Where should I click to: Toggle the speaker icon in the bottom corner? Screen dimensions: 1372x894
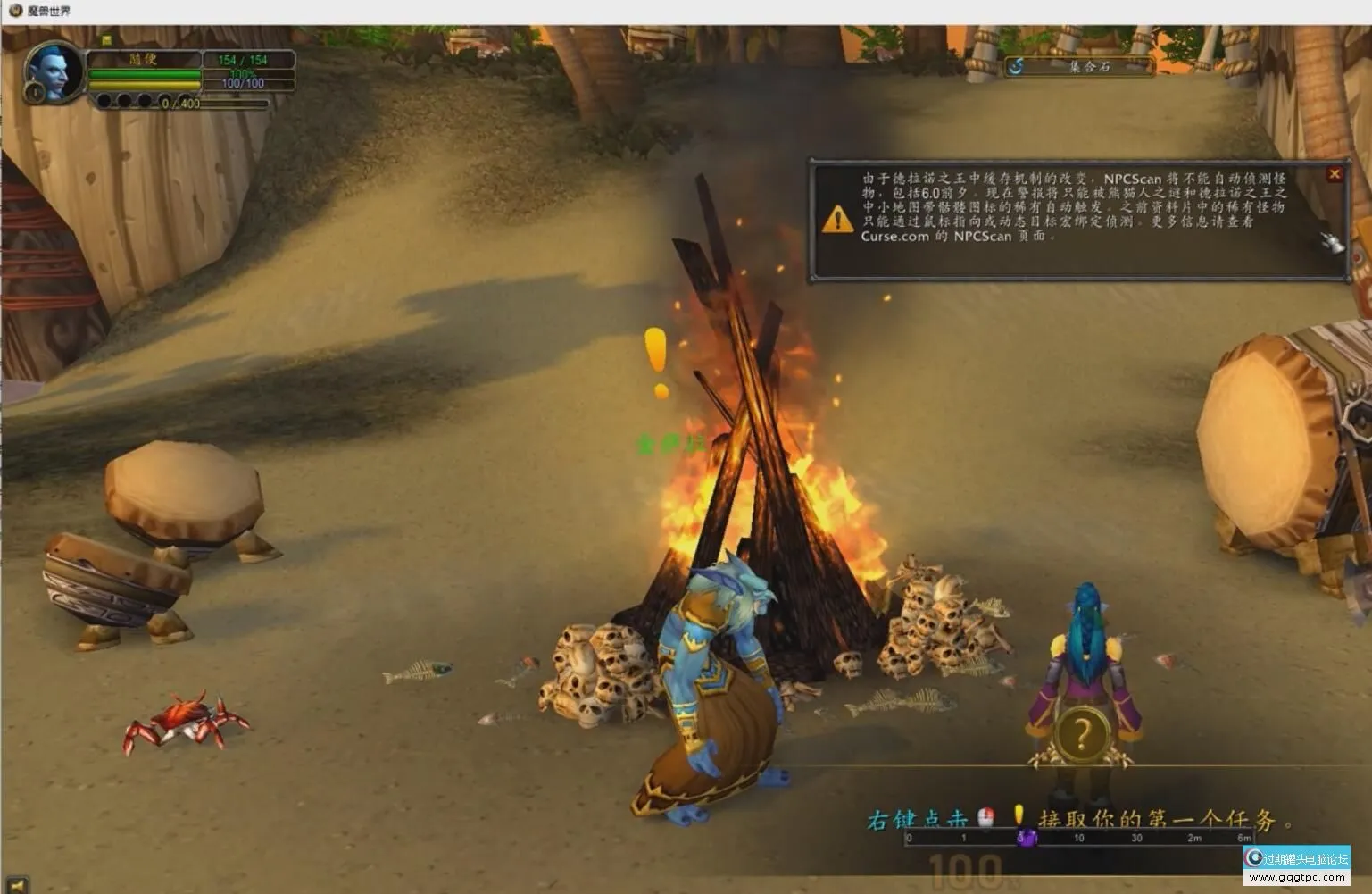16,884
